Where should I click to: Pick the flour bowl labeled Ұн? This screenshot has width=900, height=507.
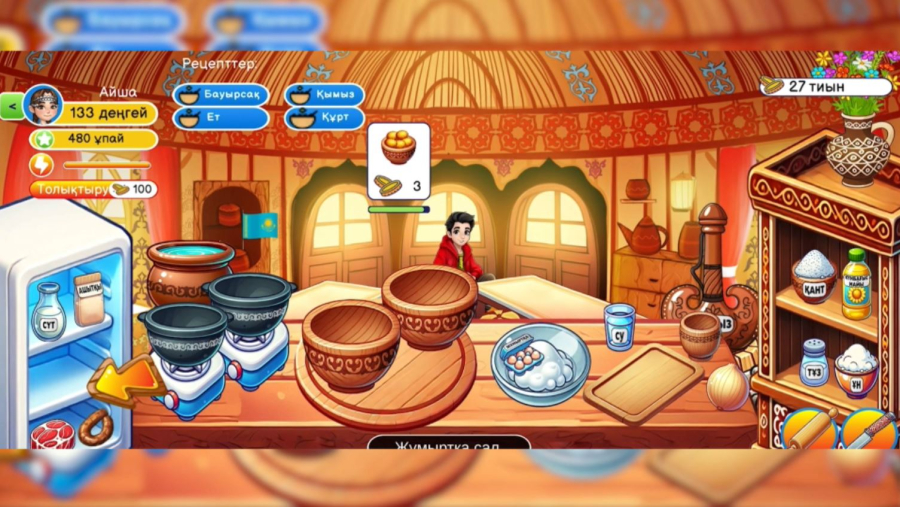(x=856, y=369)
